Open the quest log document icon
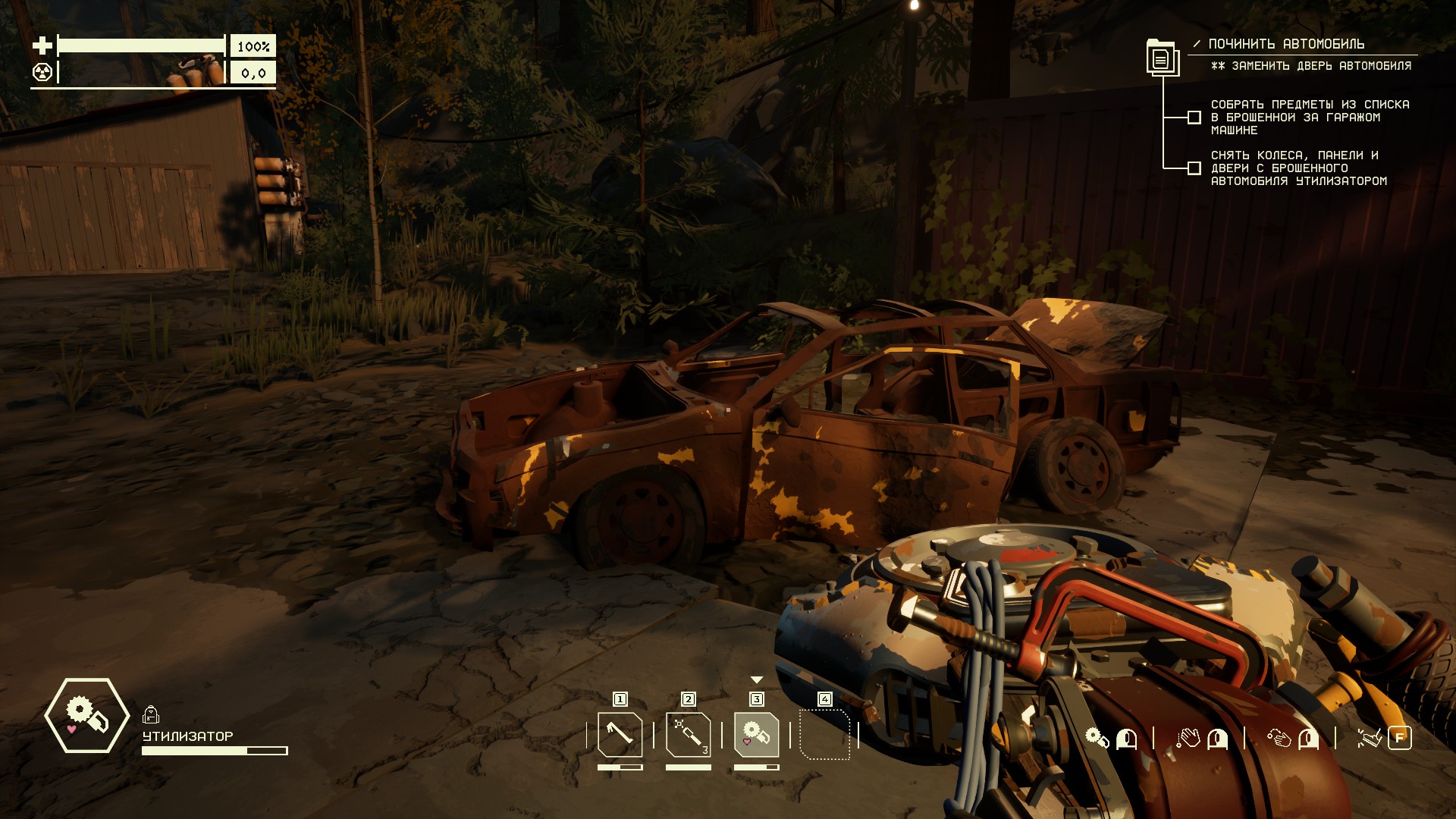This screenshot has width=1456, height=819. 1160,57
